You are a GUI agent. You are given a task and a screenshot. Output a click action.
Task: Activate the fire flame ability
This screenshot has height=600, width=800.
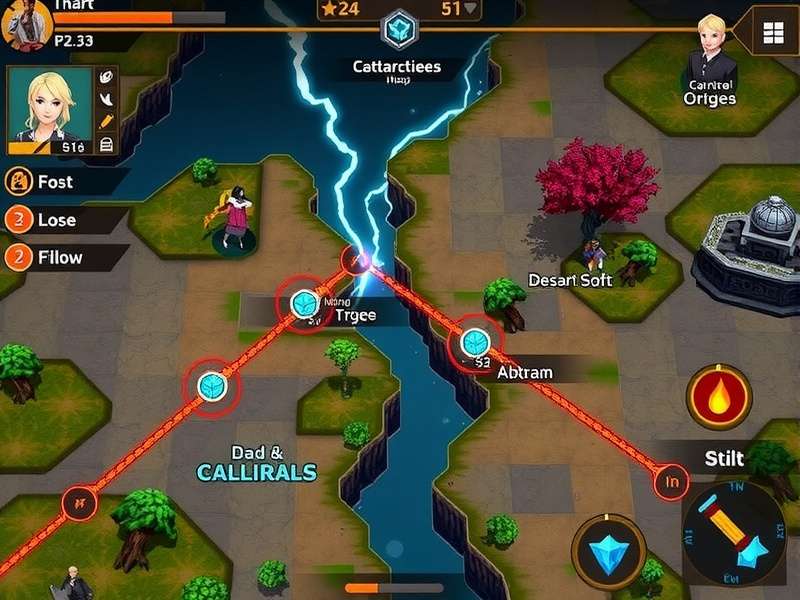(x=718, y=397)
